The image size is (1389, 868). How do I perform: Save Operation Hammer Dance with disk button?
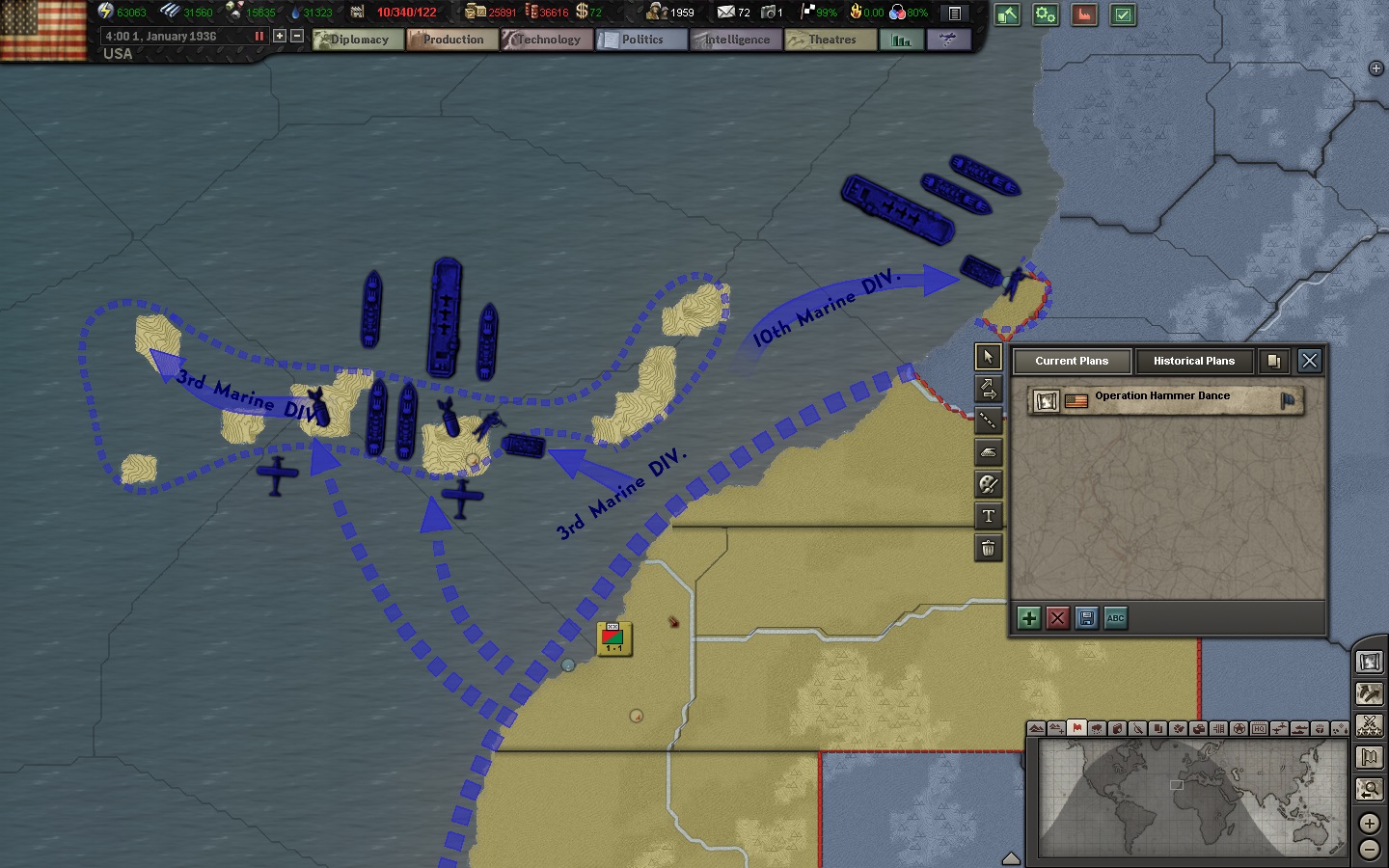click(1087, 618)
